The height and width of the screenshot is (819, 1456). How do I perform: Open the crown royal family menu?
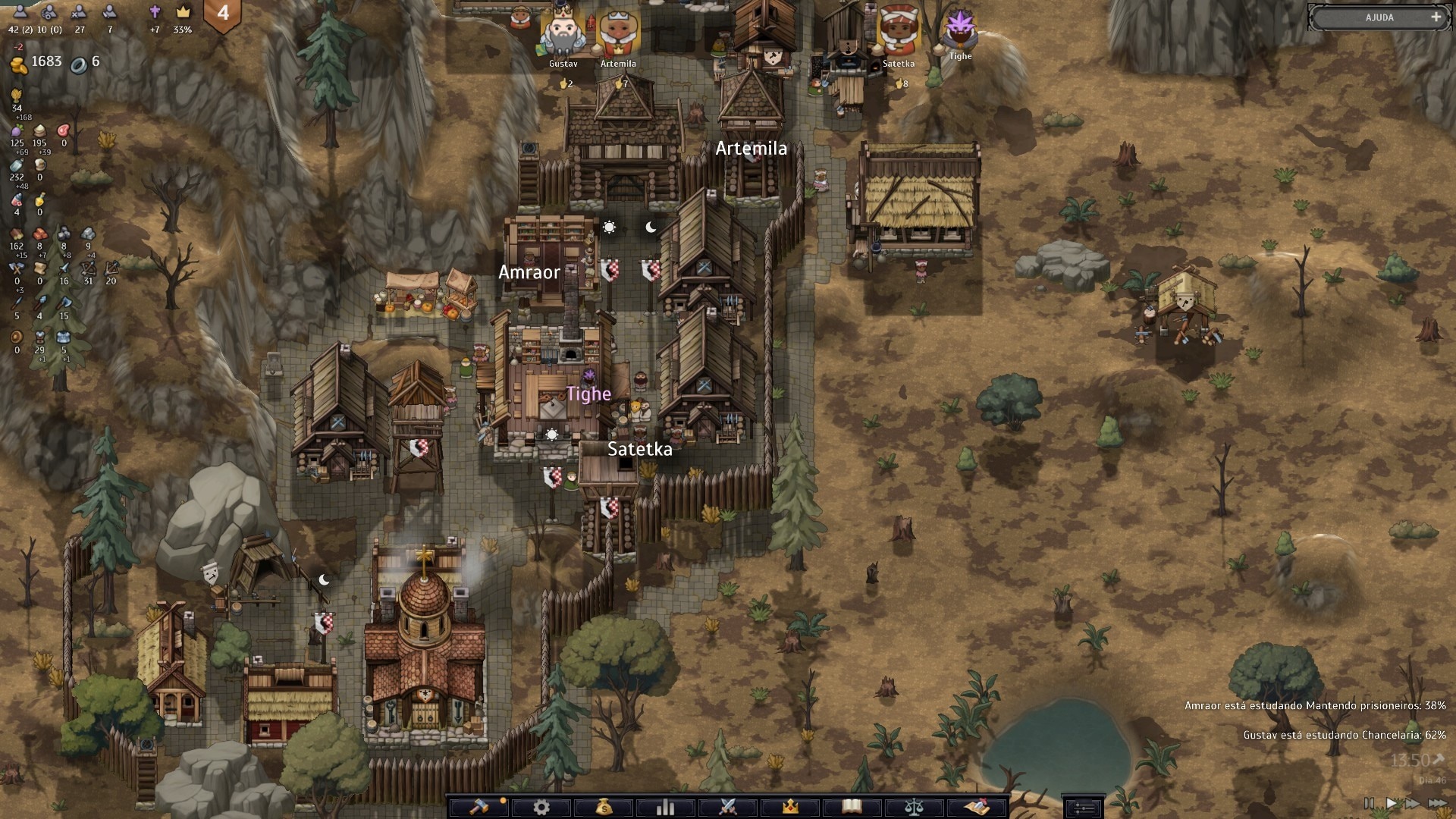pos(790,807)
